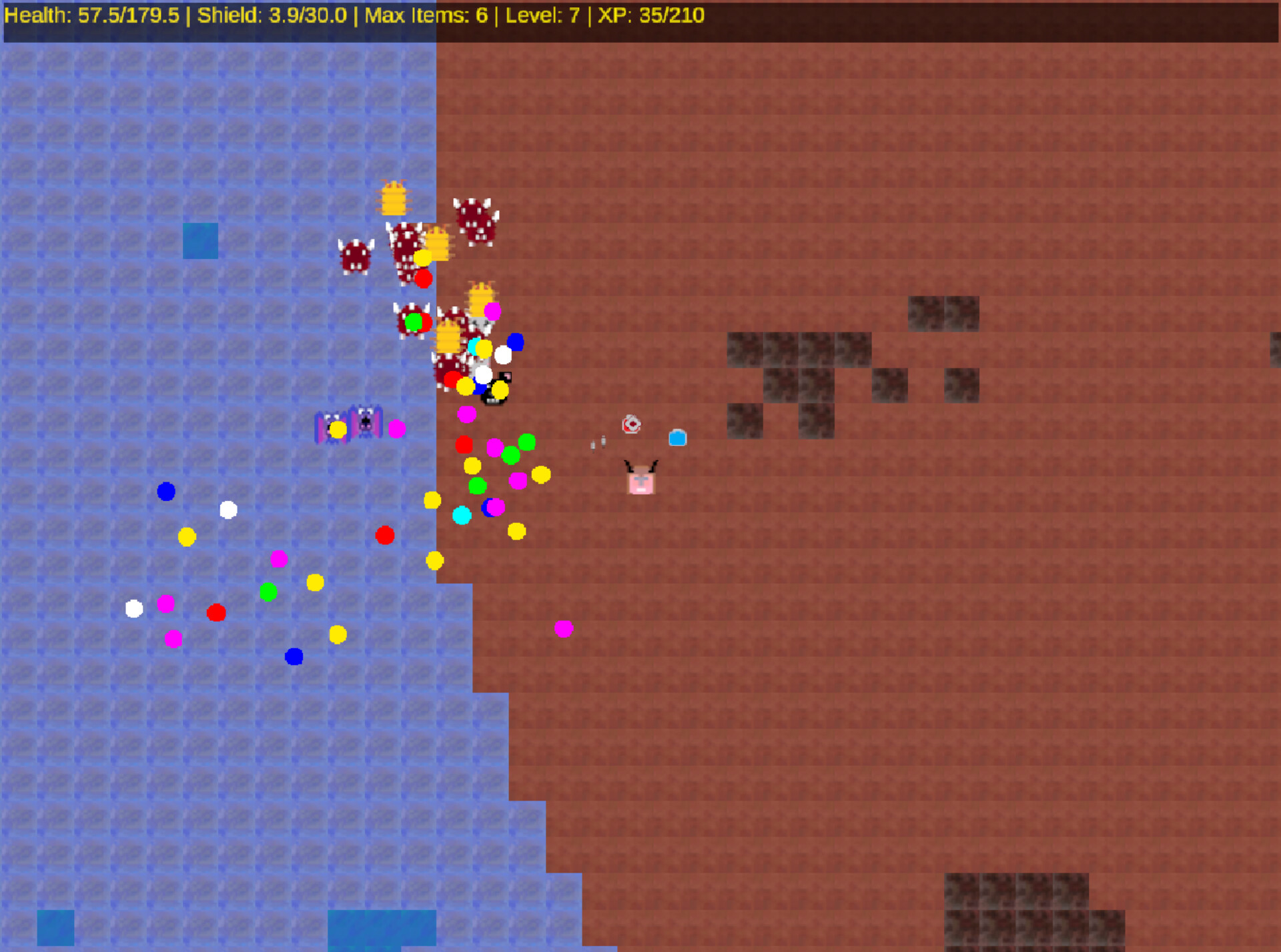The width and height of the screenshot is (1281, 952).
Task: Collect the blue water bottle item
Action: [679, 438]
